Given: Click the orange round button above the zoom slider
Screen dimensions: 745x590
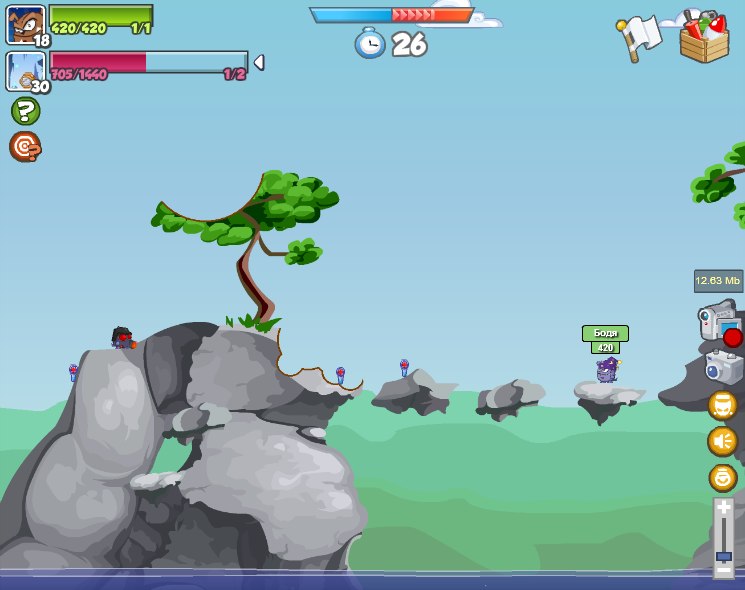Looking at the screenshot, I should point(722,478).
